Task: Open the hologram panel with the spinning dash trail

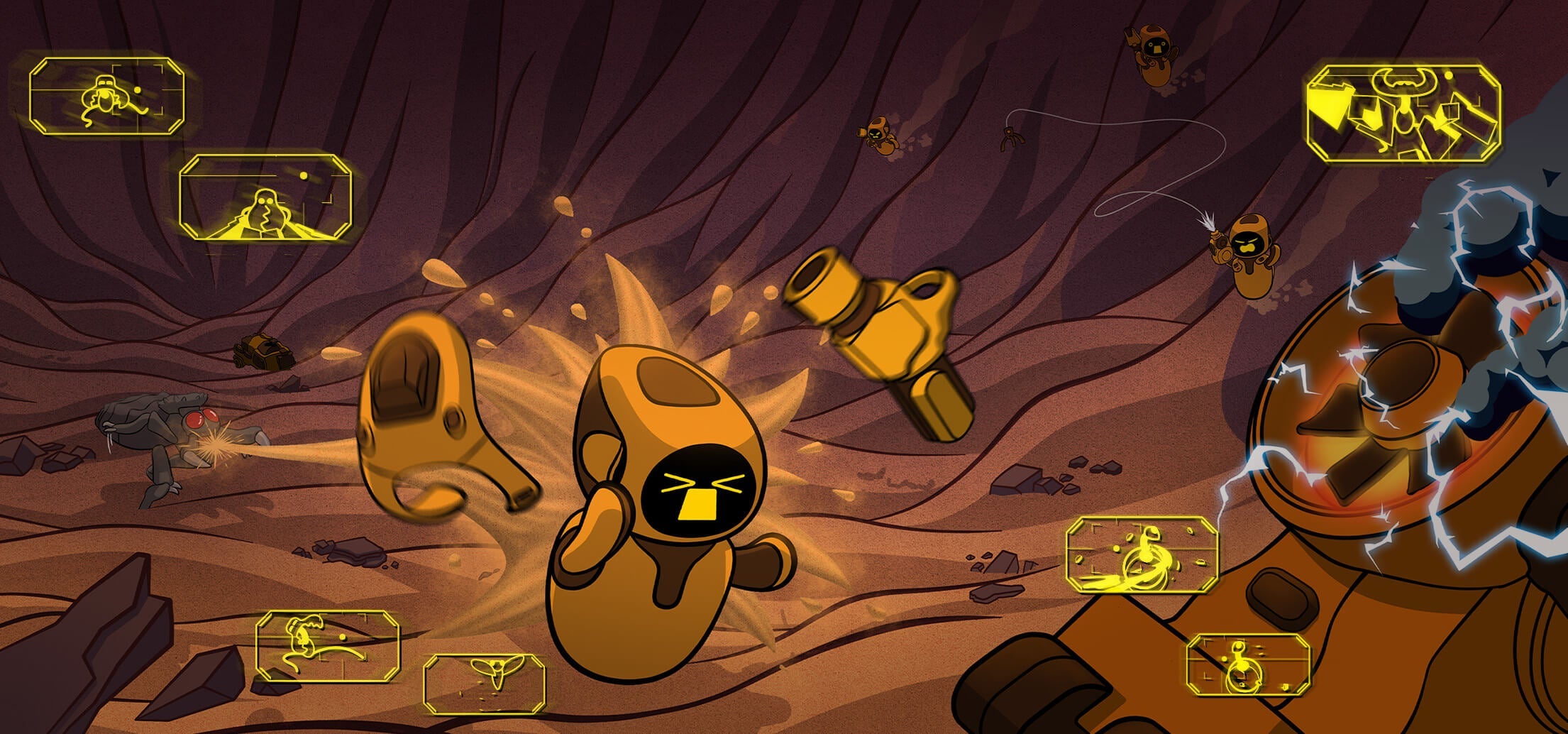Action: [x=1142, y=555]
